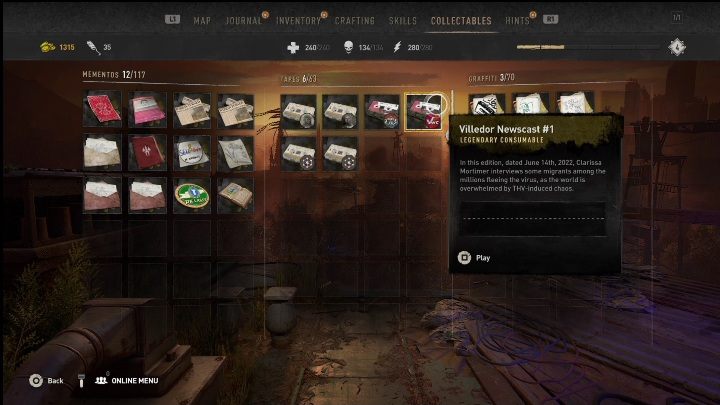Image resolution: width=720 pixels, height=405 pixels.
Task: Select the highlighted Villedor Newscast tape slot
Action: pyautogui.click(x=423, y=111)
